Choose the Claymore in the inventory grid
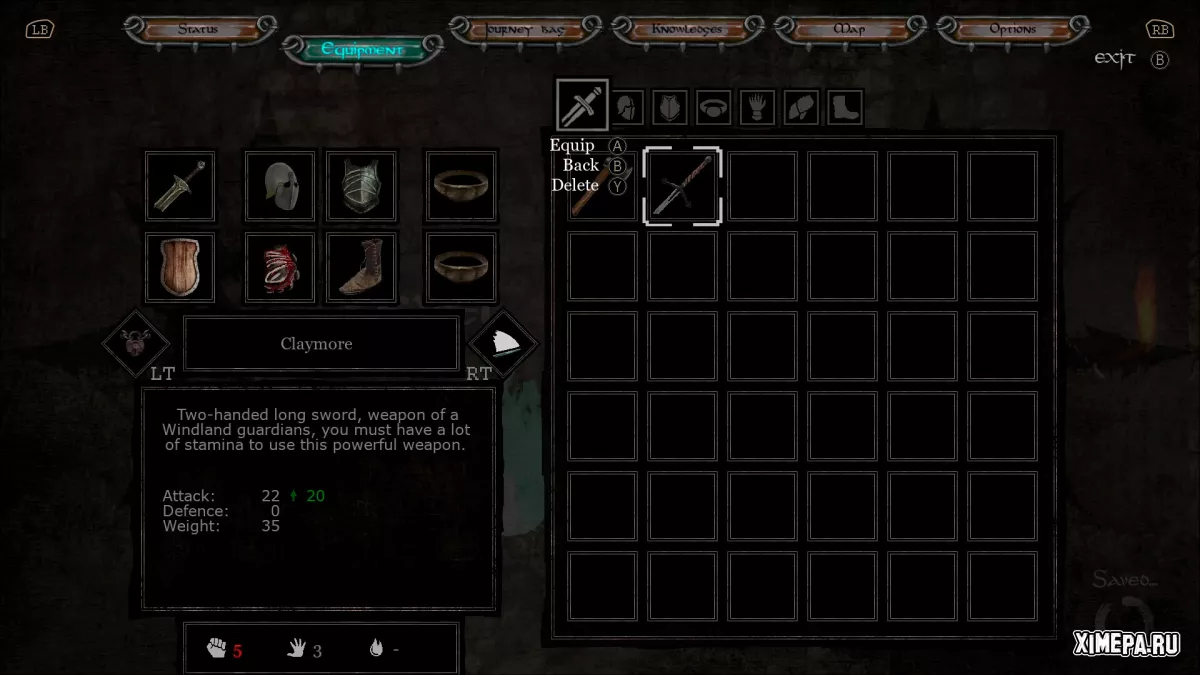Image resolution: width=1200 pixels, height=675 pixels. (682, 186)
